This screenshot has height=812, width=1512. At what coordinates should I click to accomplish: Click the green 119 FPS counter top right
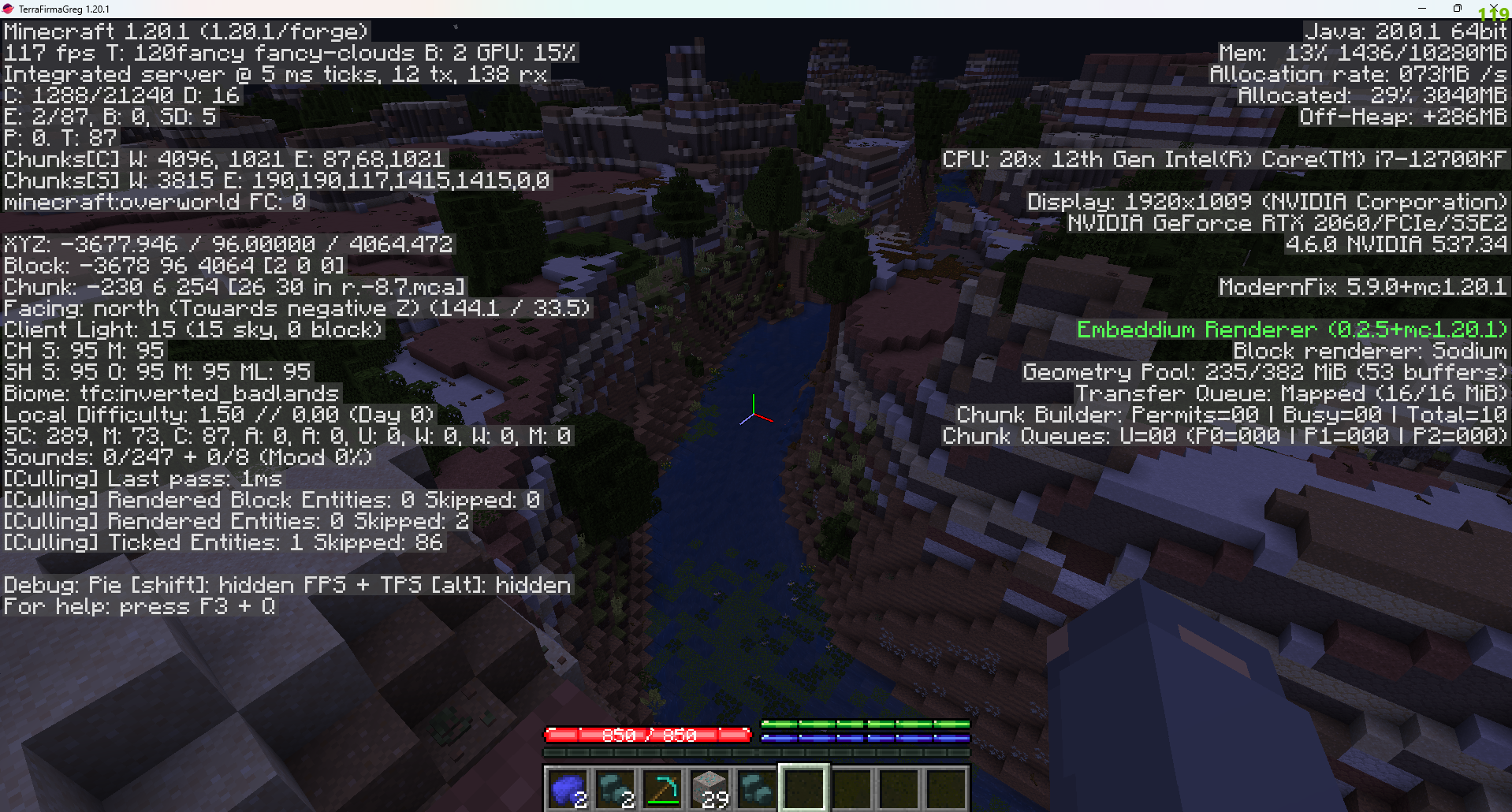(x=1496, y=13)
